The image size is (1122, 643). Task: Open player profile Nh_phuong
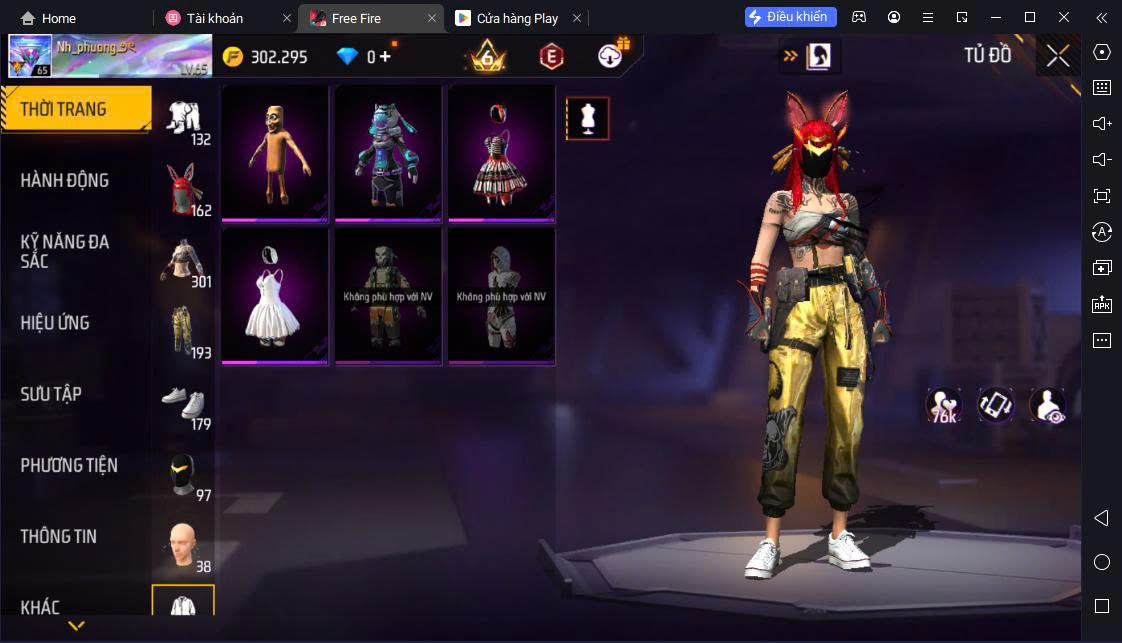(110, 56)
